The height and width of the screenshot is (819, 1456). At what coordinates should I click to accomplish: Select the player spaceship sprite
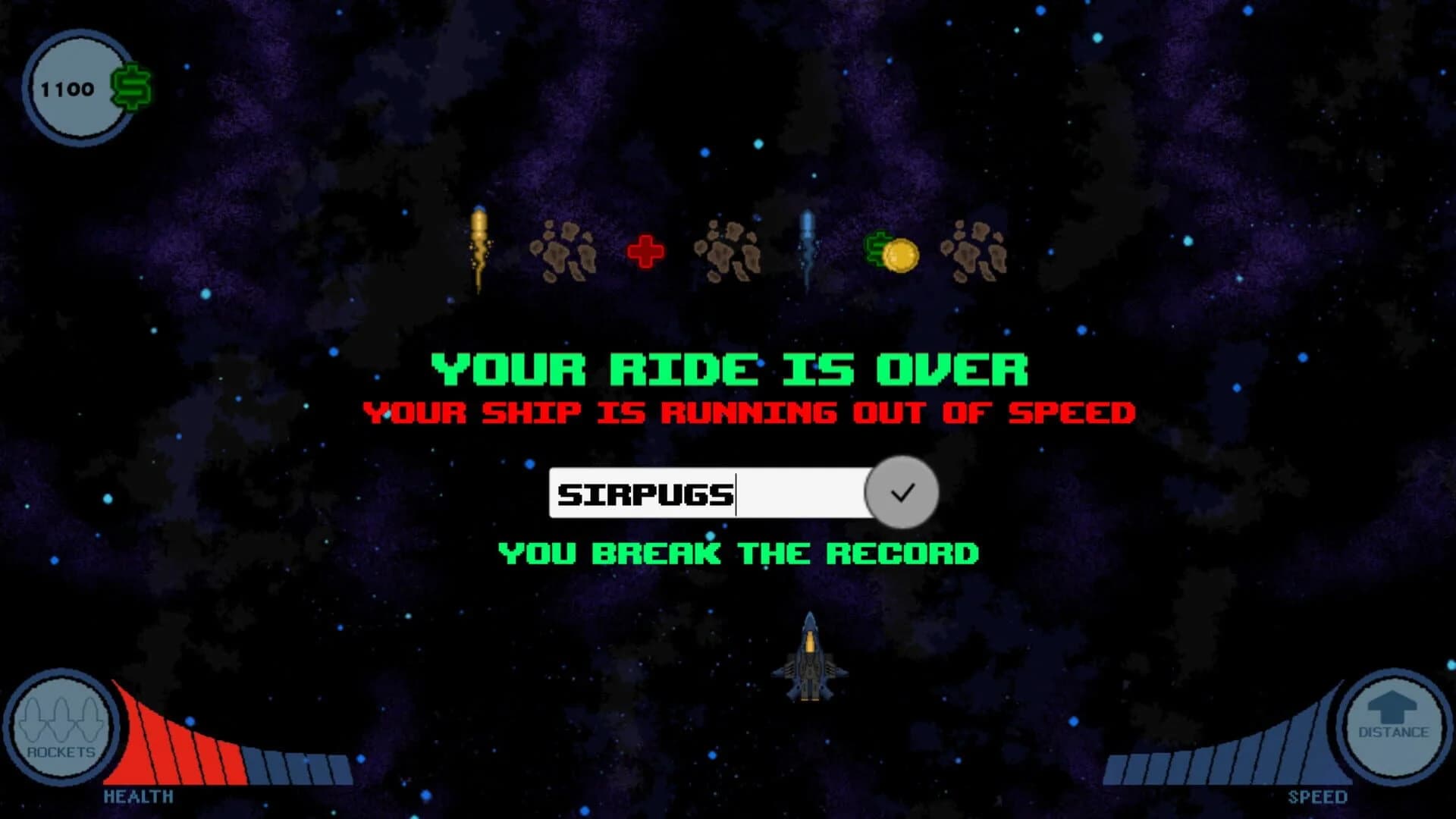pos(811,660)
